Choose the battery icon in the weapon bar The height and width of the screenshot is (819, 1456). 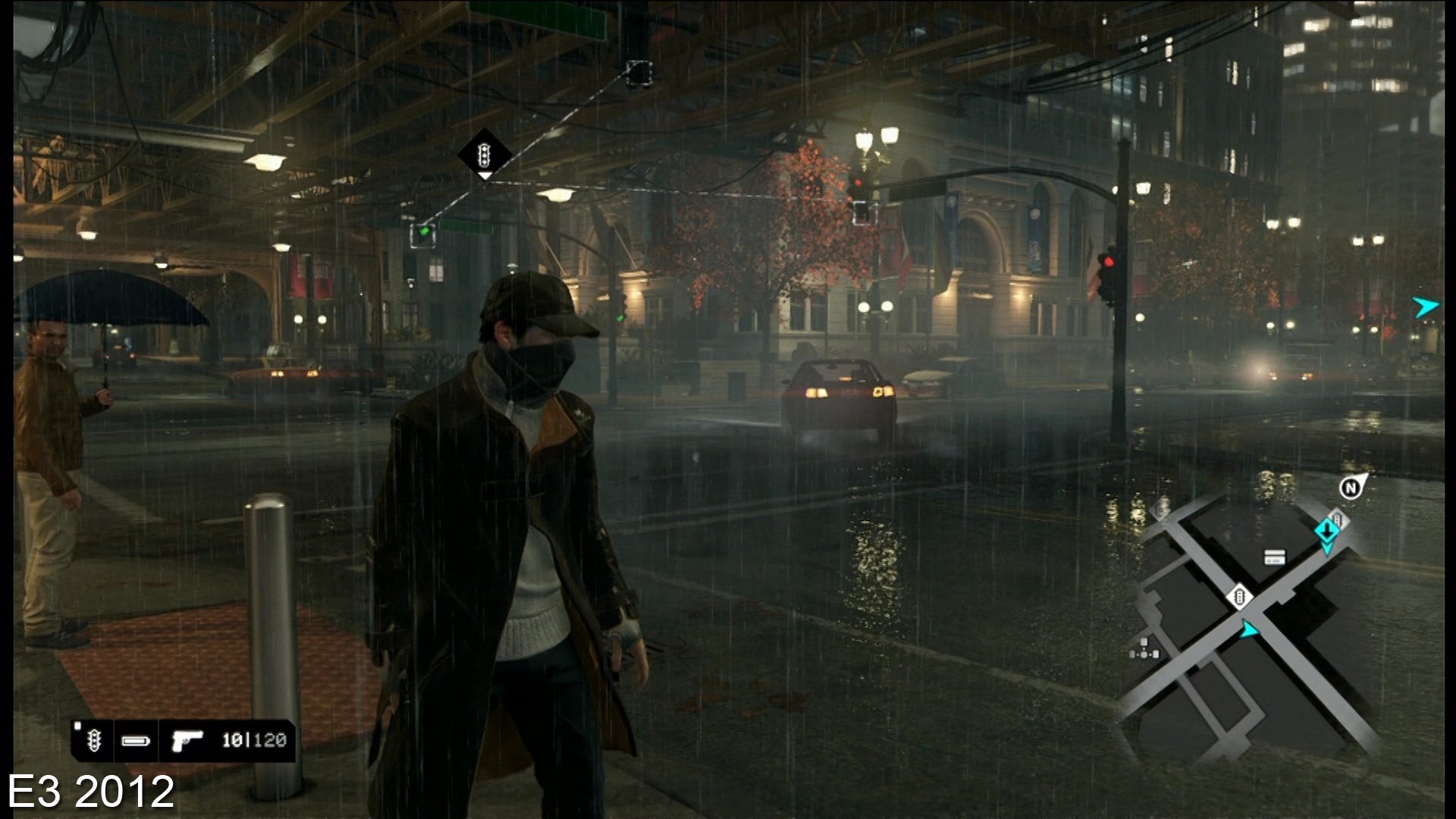(136, 741)
